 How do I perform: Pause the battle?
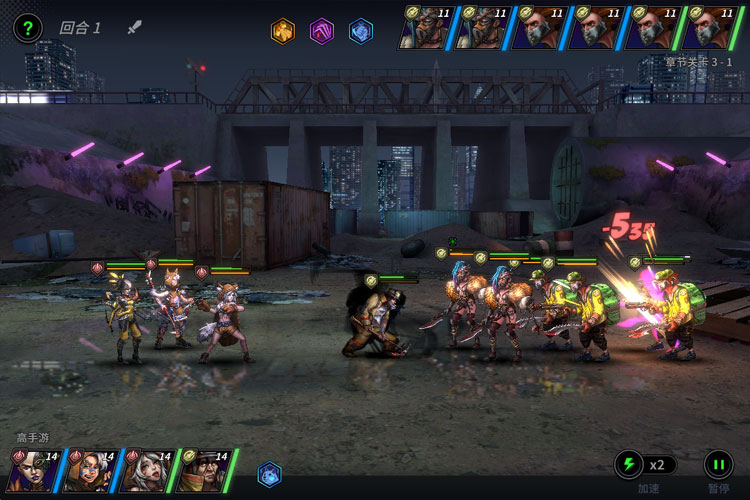[x=718, y=464]
